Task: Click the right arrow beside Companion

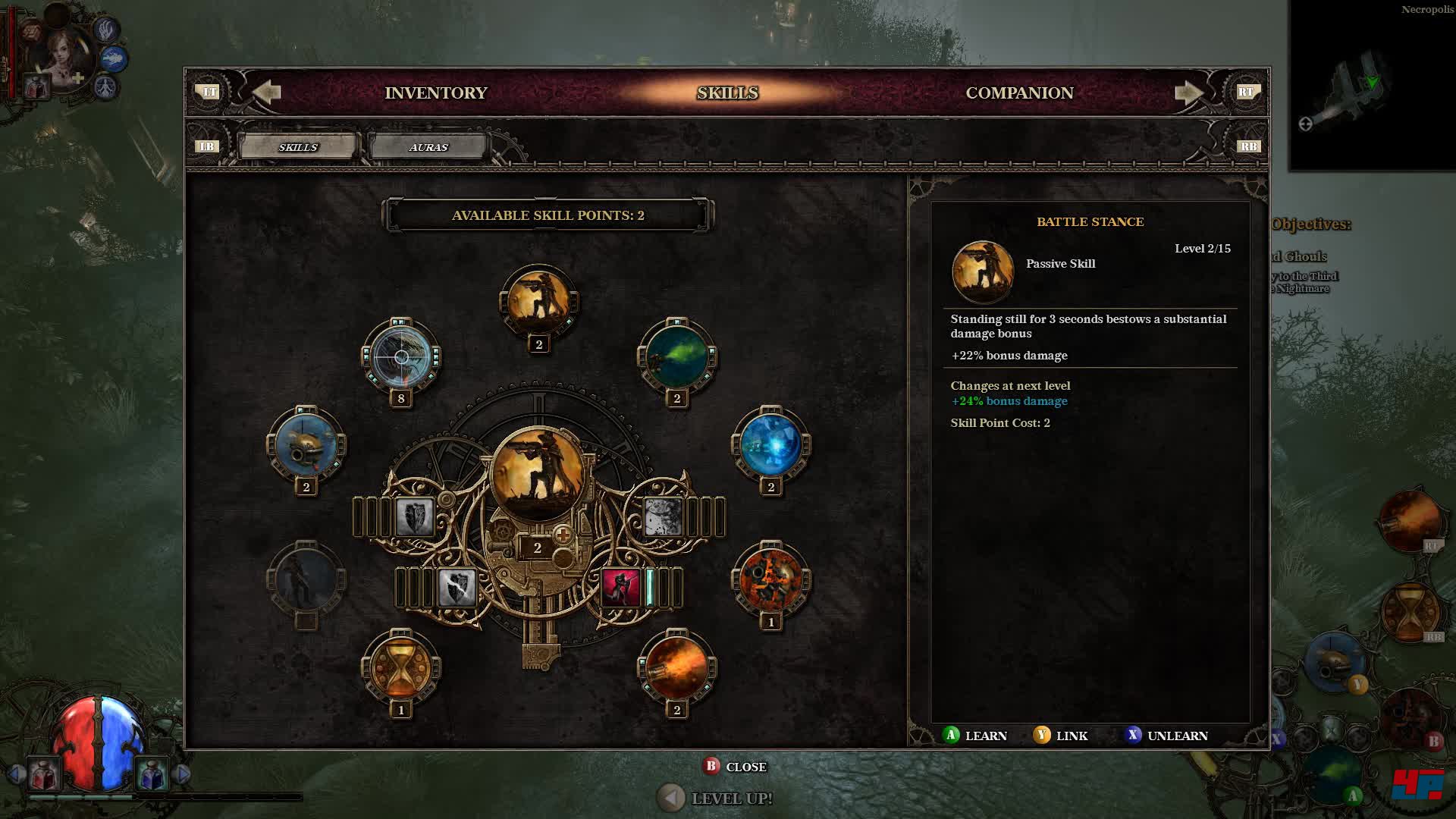Action: (x=1188, y=93)
